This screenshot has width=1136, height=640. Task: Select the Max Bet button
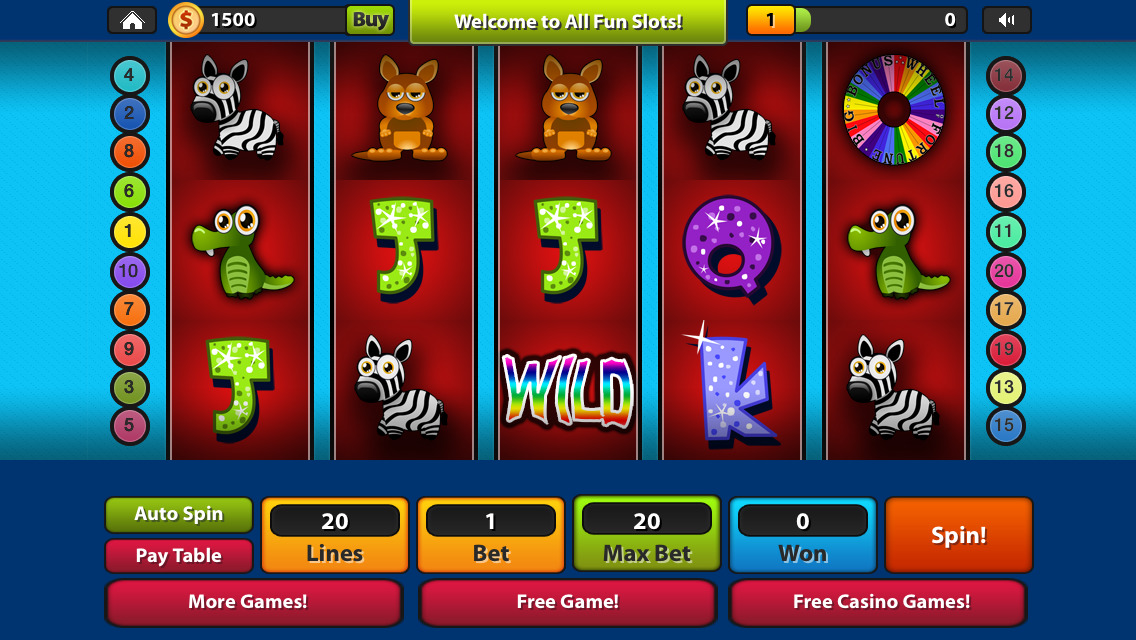pos(647,535)
